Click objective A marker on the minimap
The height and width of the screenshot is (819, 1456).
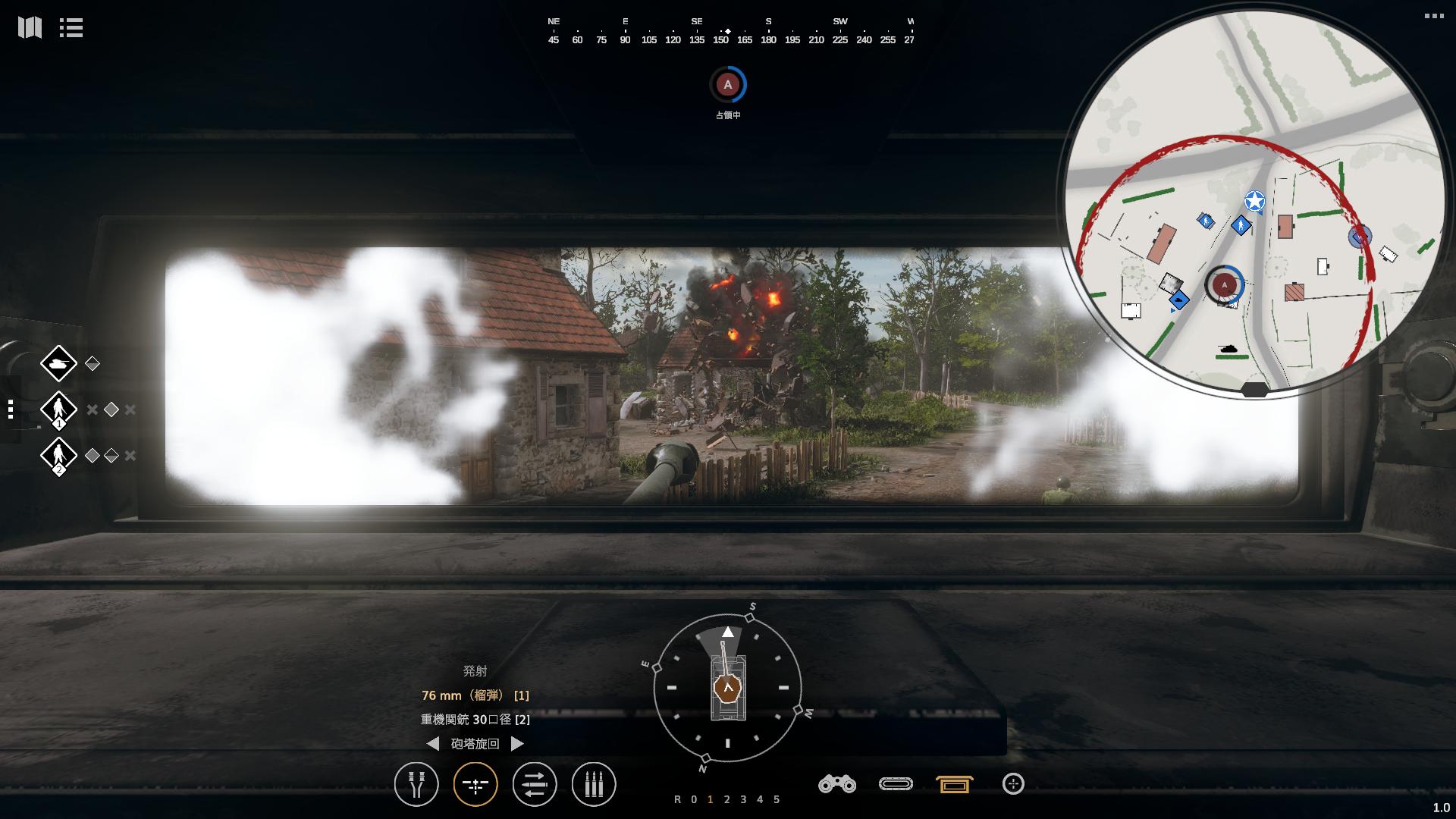coord(1226,284)
